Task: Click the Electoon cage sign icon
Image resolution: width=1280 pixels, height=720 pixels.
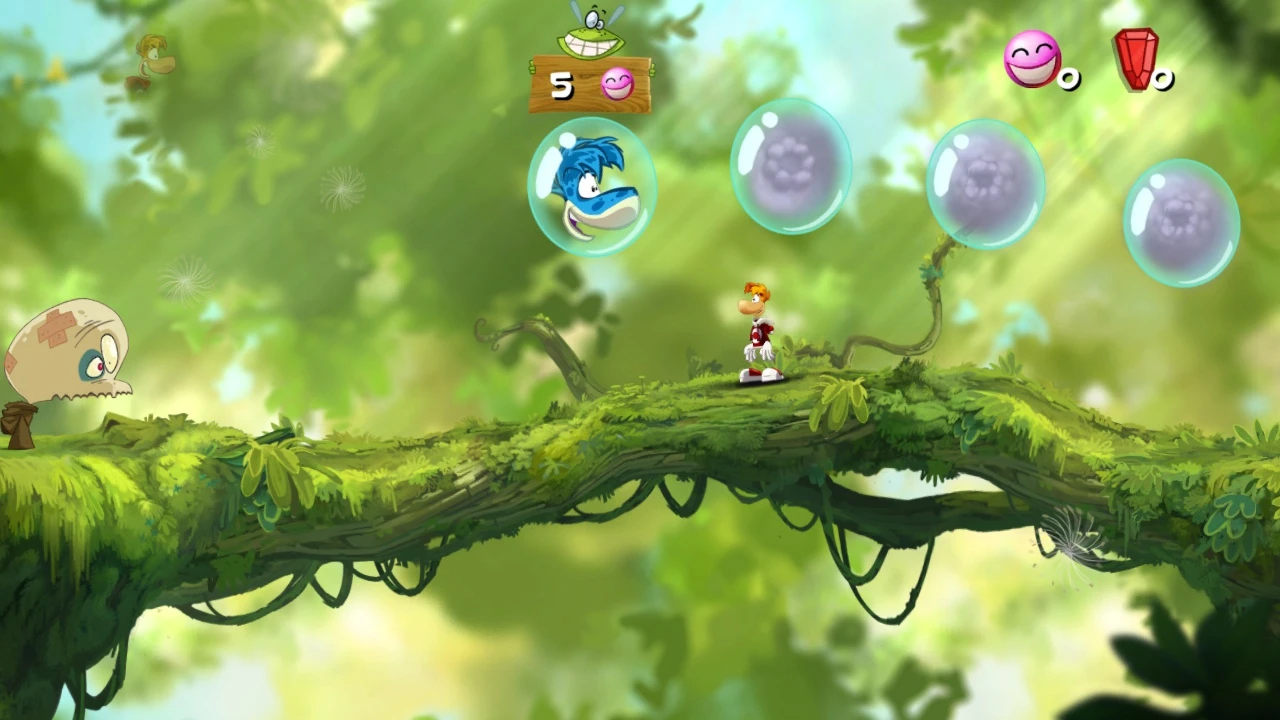Action: pos(590,85)
